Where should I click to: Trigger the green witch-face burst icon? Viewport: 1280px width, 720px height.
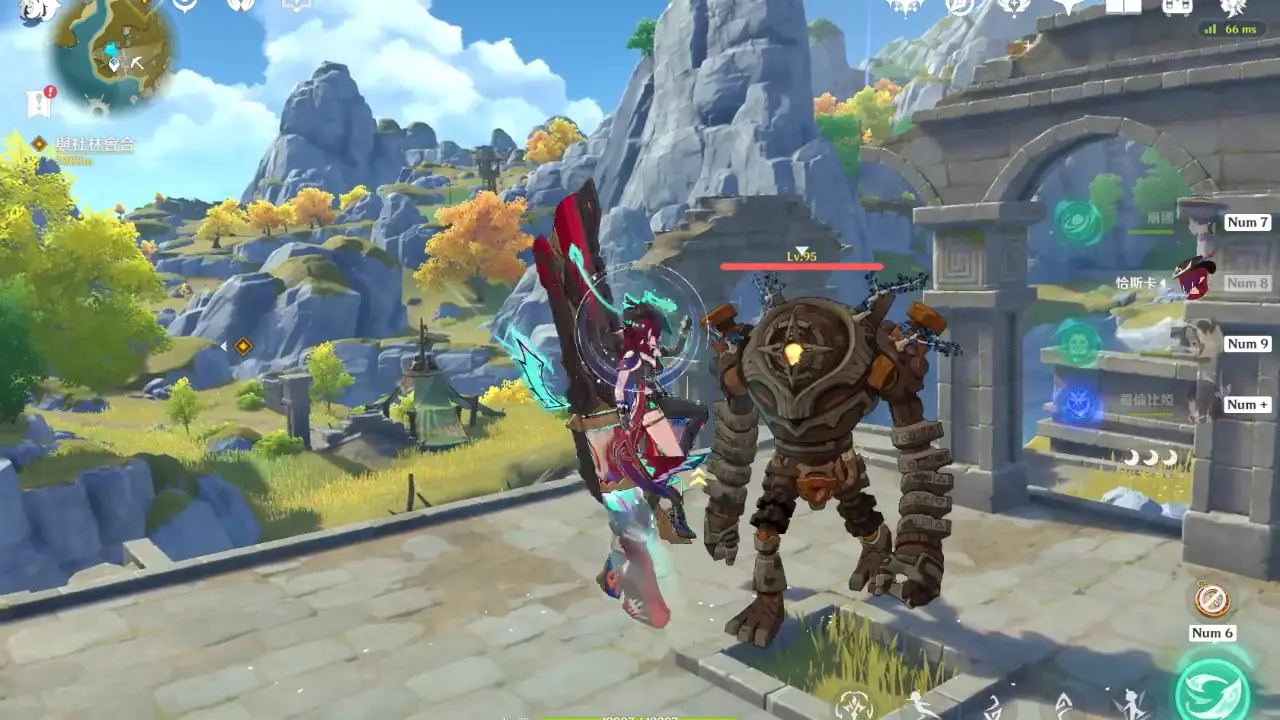[x=1079, y=343]
